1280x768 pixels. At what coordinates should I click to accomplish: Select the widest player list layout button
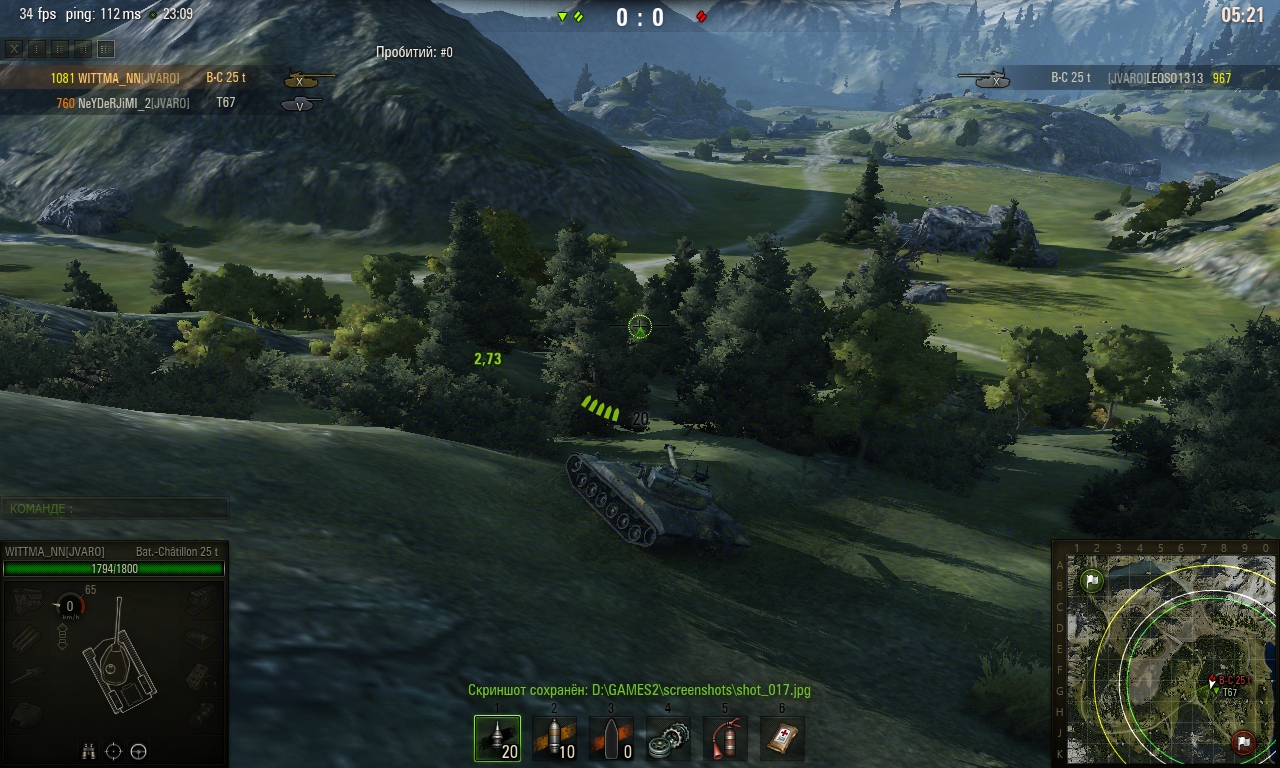coord(106,48)
